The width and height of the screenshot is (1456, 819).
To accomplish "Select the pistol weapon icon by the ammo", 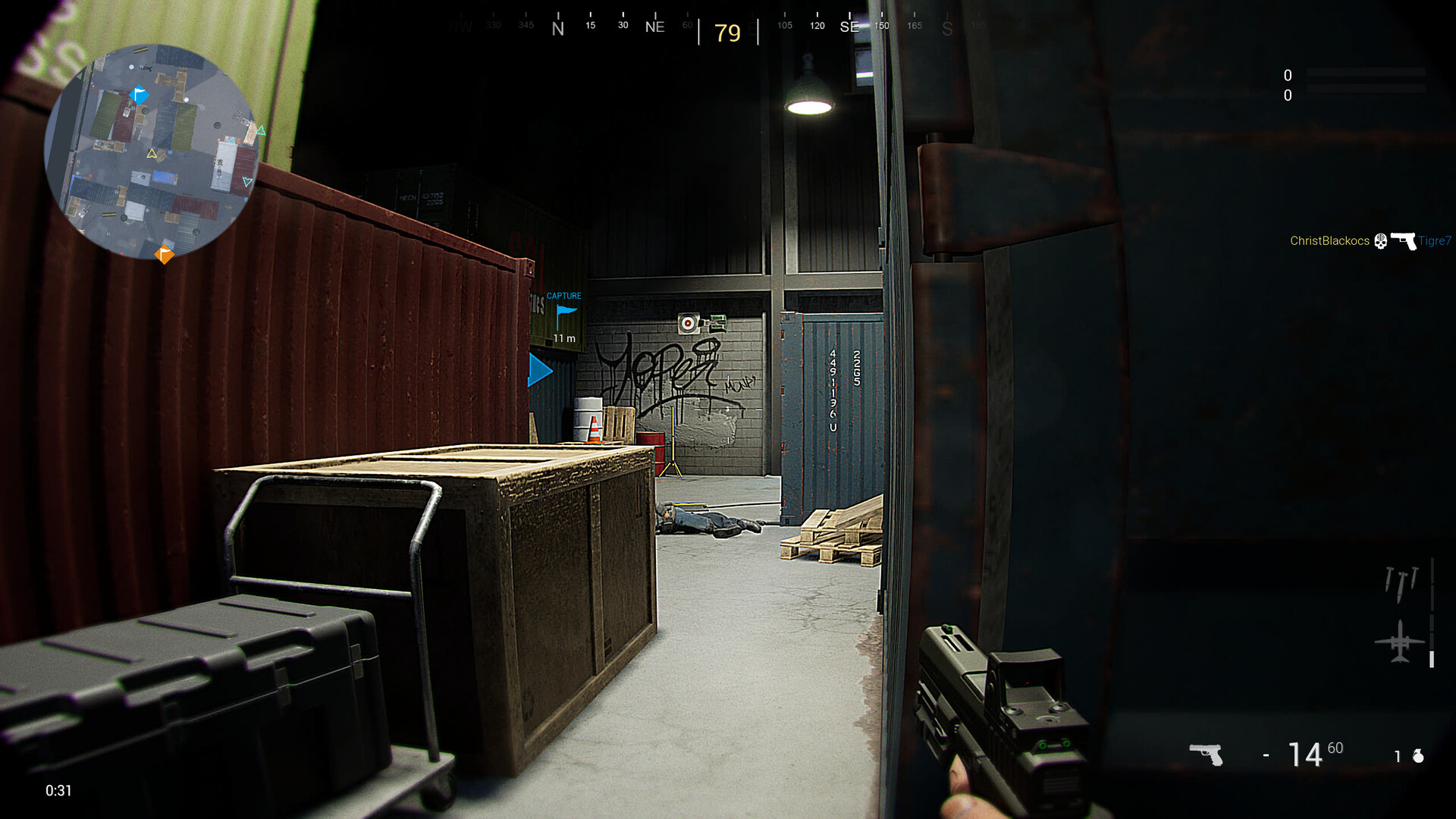I will pyautogui.click(x=1207, y=755).
